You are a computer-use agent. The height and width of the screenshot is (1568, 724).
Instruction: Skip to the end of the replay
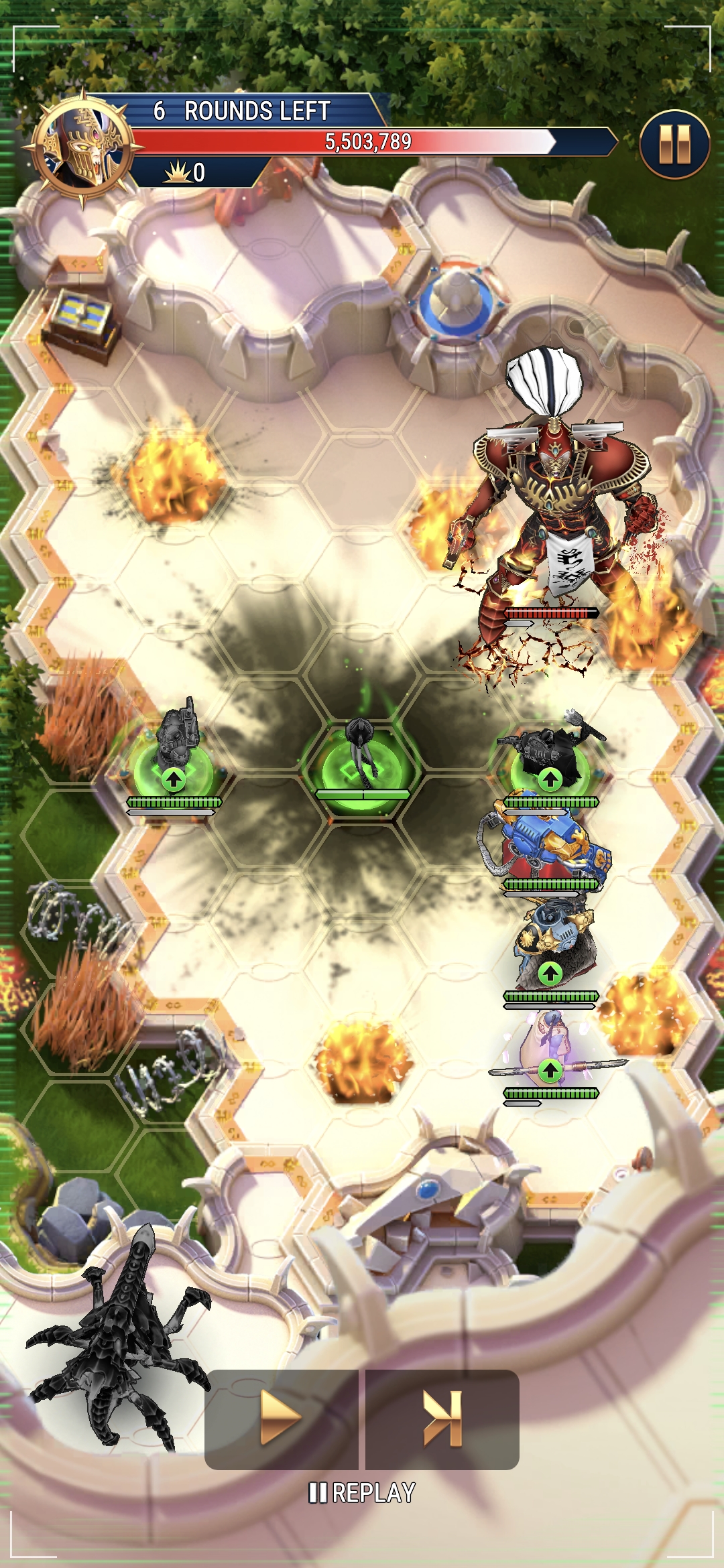coord(442,1419)
